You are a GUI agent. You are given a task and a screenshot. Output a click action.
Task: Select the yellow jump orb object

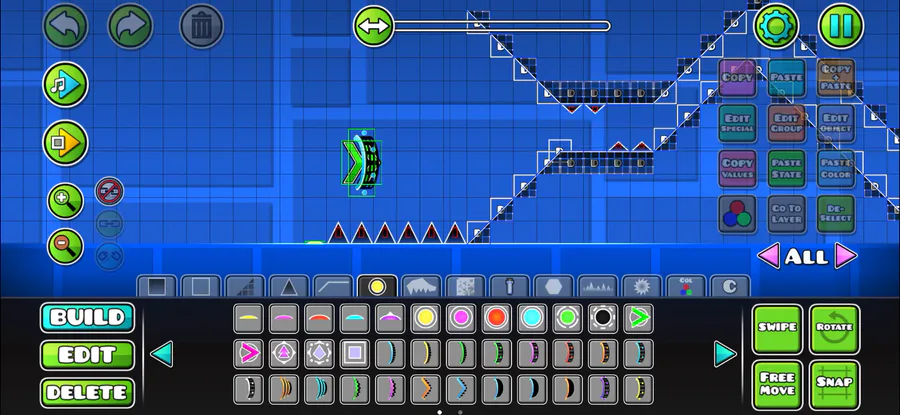(x=425, y=319)
